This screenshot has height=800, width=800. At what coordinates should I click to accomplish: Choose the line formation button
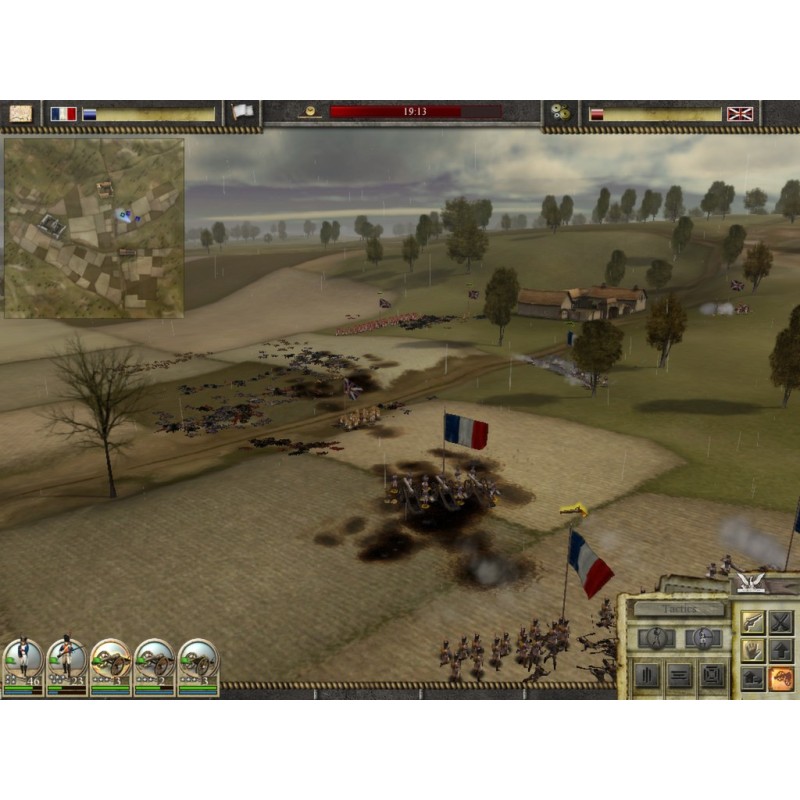pyautogui.click(x=680, y=675)
